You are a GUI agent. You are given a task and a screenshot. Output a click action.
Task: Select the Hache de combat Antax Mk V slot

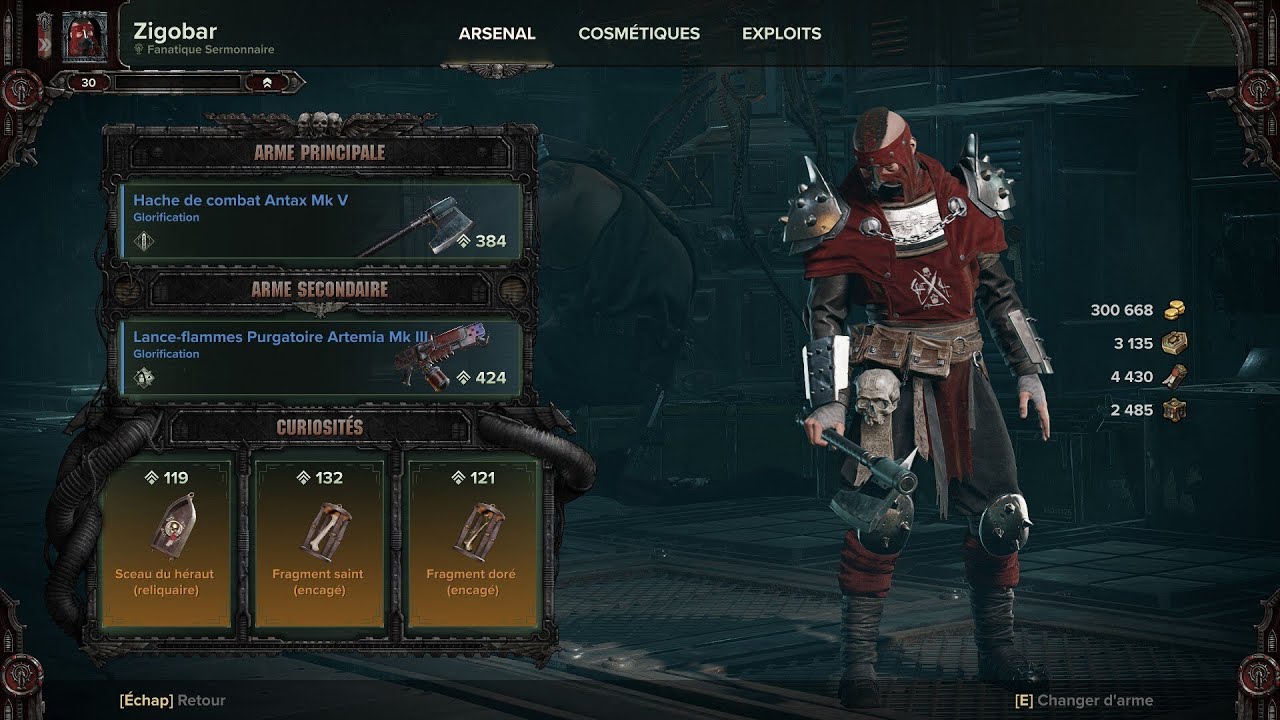pyautogui.click(x=322, y=221)
